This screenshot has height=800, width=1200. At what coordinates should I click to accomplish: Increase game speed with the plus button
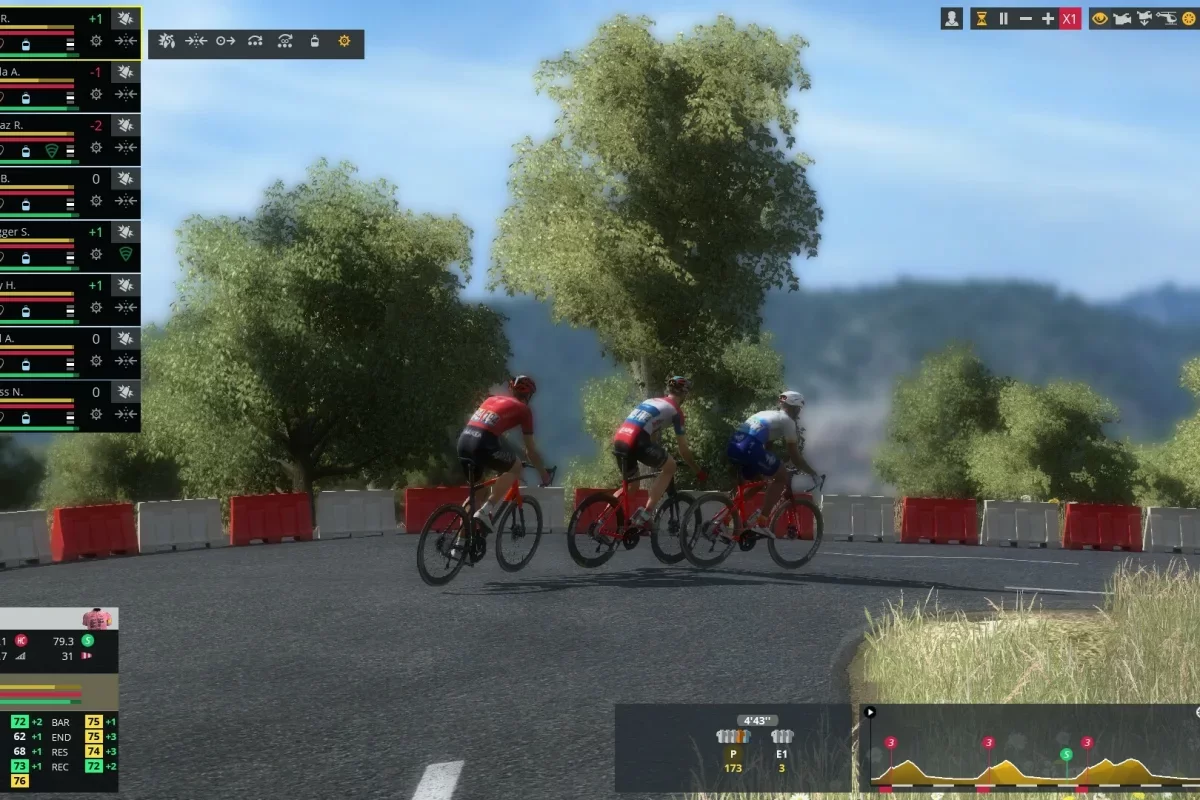1048,18
